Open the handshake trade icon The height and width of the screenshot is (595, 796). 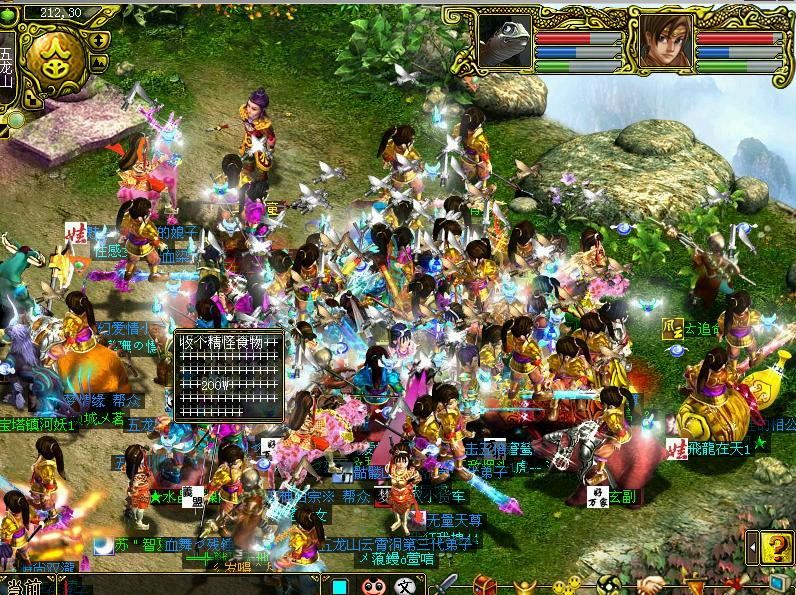[650, 585]
